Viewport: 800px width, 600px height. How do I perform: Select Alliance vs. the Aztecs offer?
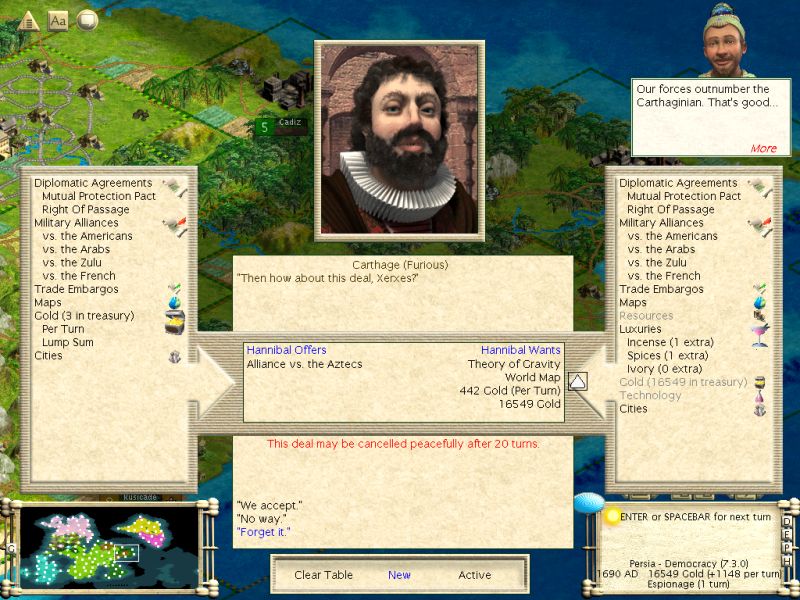coord(304,364)
